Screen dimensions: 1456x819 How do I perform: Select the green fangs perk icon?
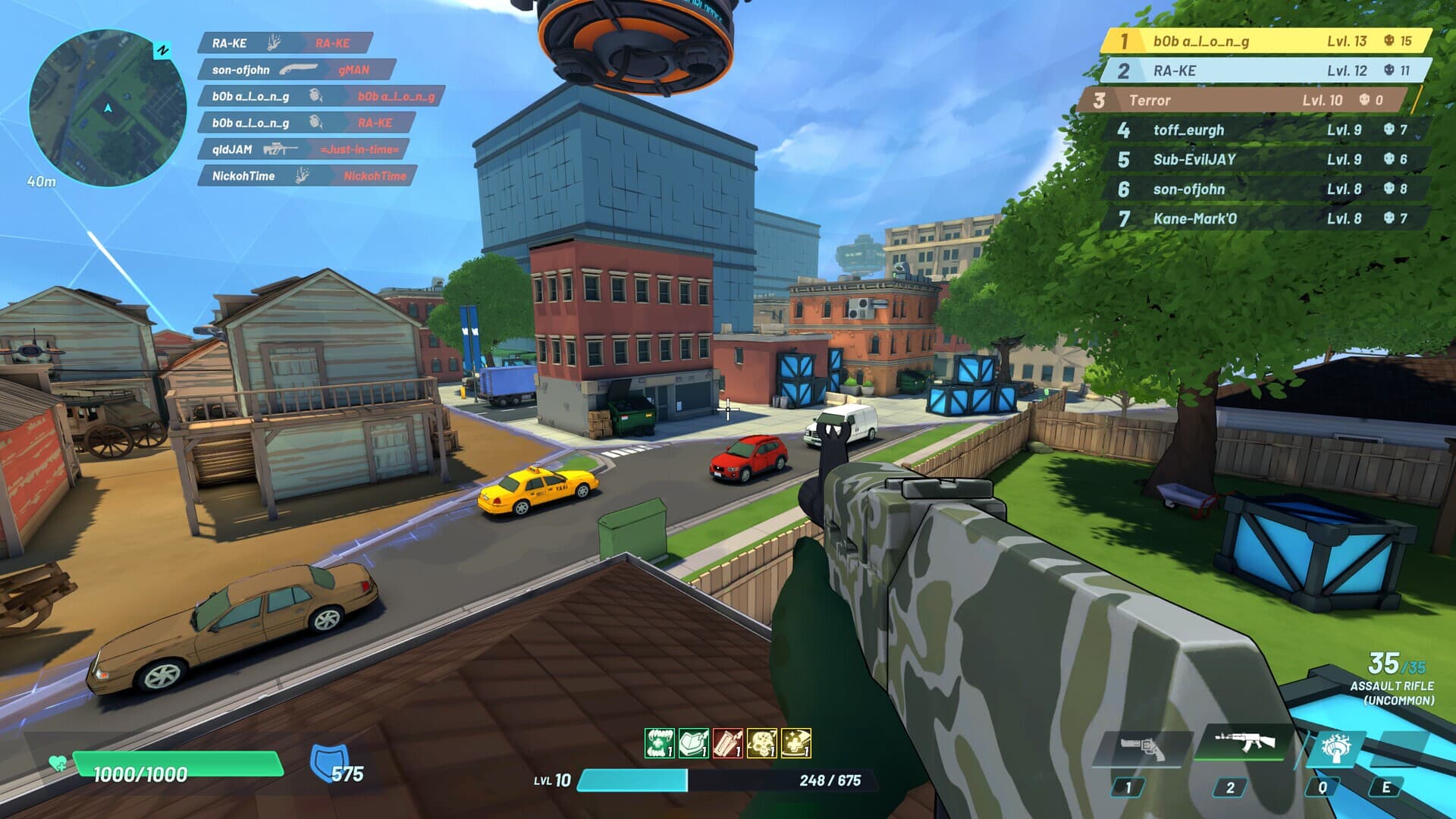point(659,743)
